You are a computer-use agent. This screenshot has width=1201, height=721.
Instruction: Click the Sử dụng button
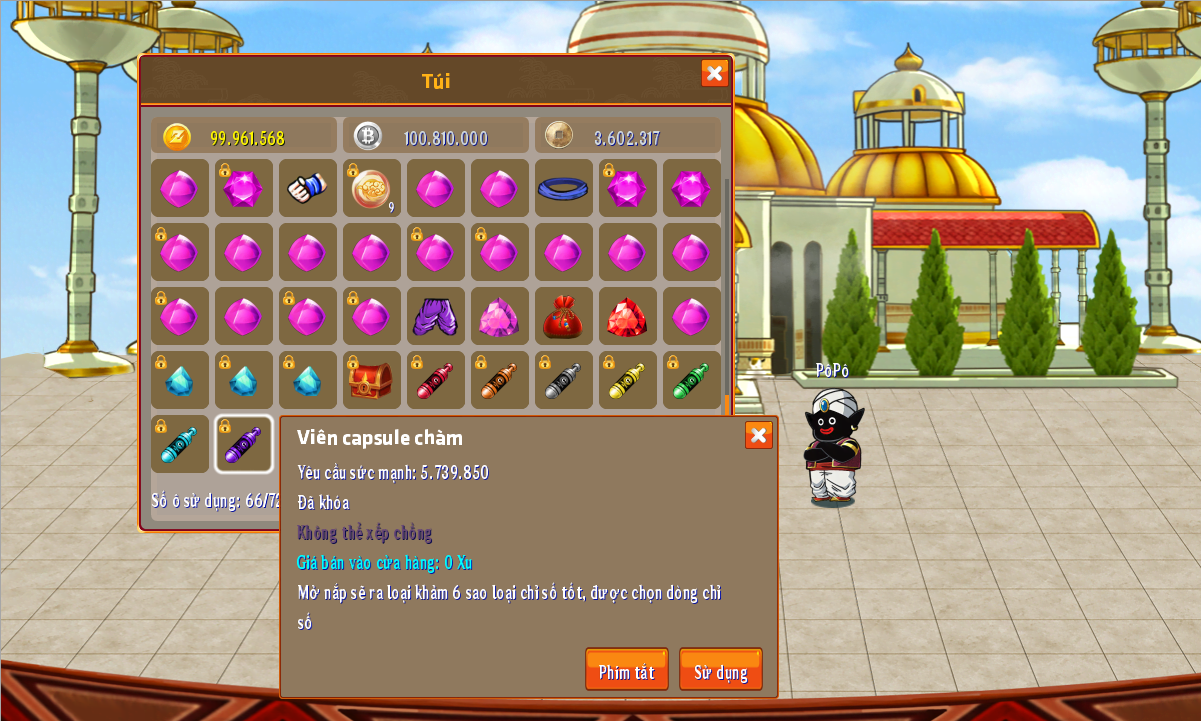tap(720, 670)
